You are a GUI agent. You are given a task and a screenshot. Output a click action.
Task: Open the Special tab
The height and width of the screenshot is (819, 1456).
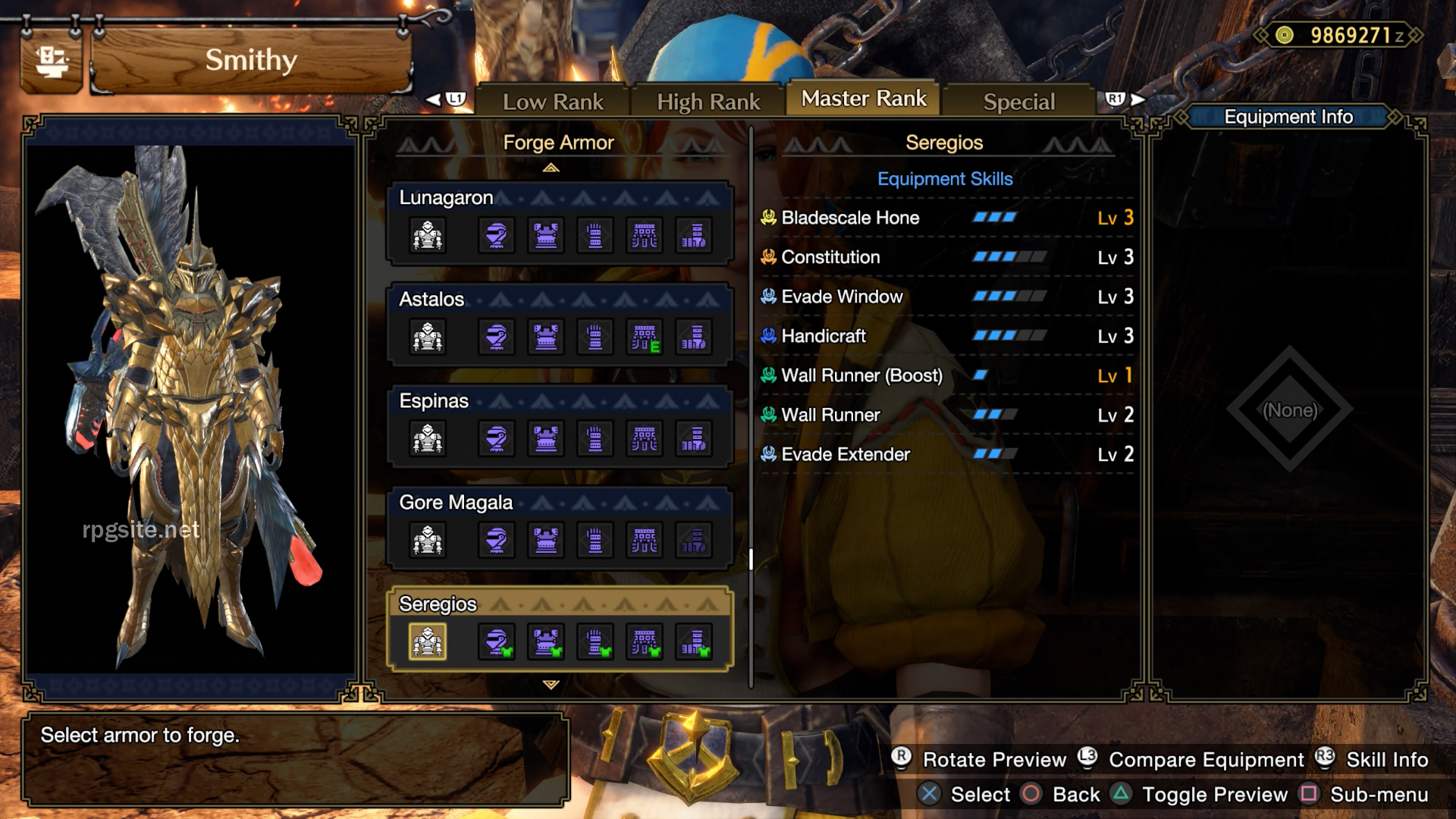click(x=1018, y=101)
